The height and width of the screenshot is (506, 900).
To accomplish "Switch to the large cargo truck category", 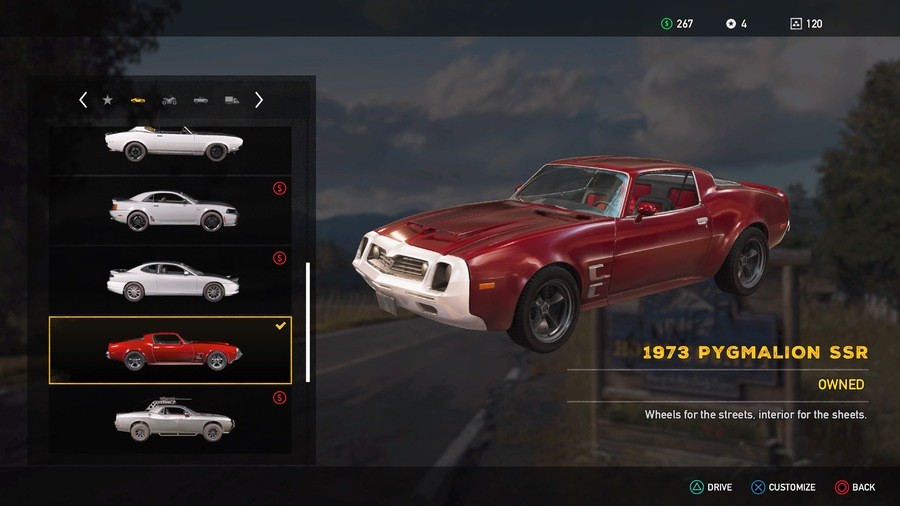I will point(232,100).
